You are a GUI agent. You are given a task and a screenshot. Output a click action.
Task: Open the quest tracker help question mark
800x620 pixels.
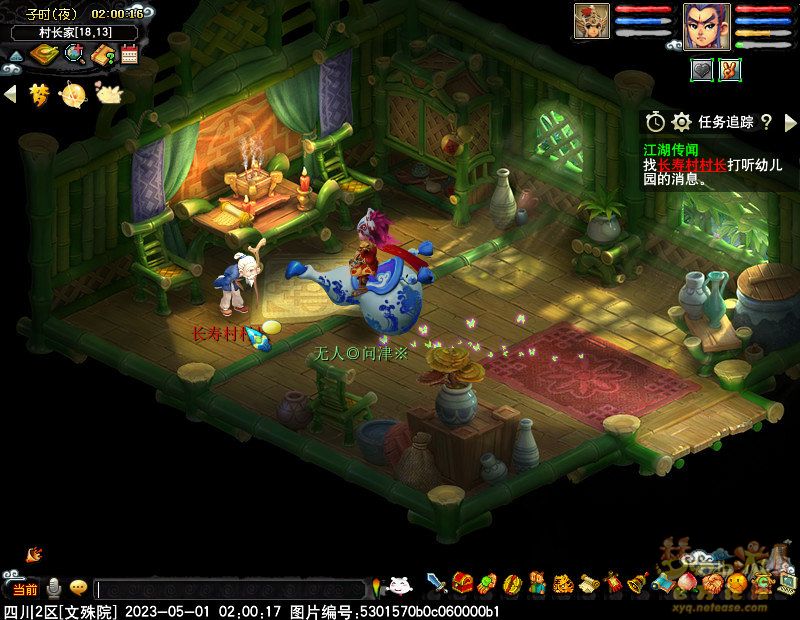(766, 122)
